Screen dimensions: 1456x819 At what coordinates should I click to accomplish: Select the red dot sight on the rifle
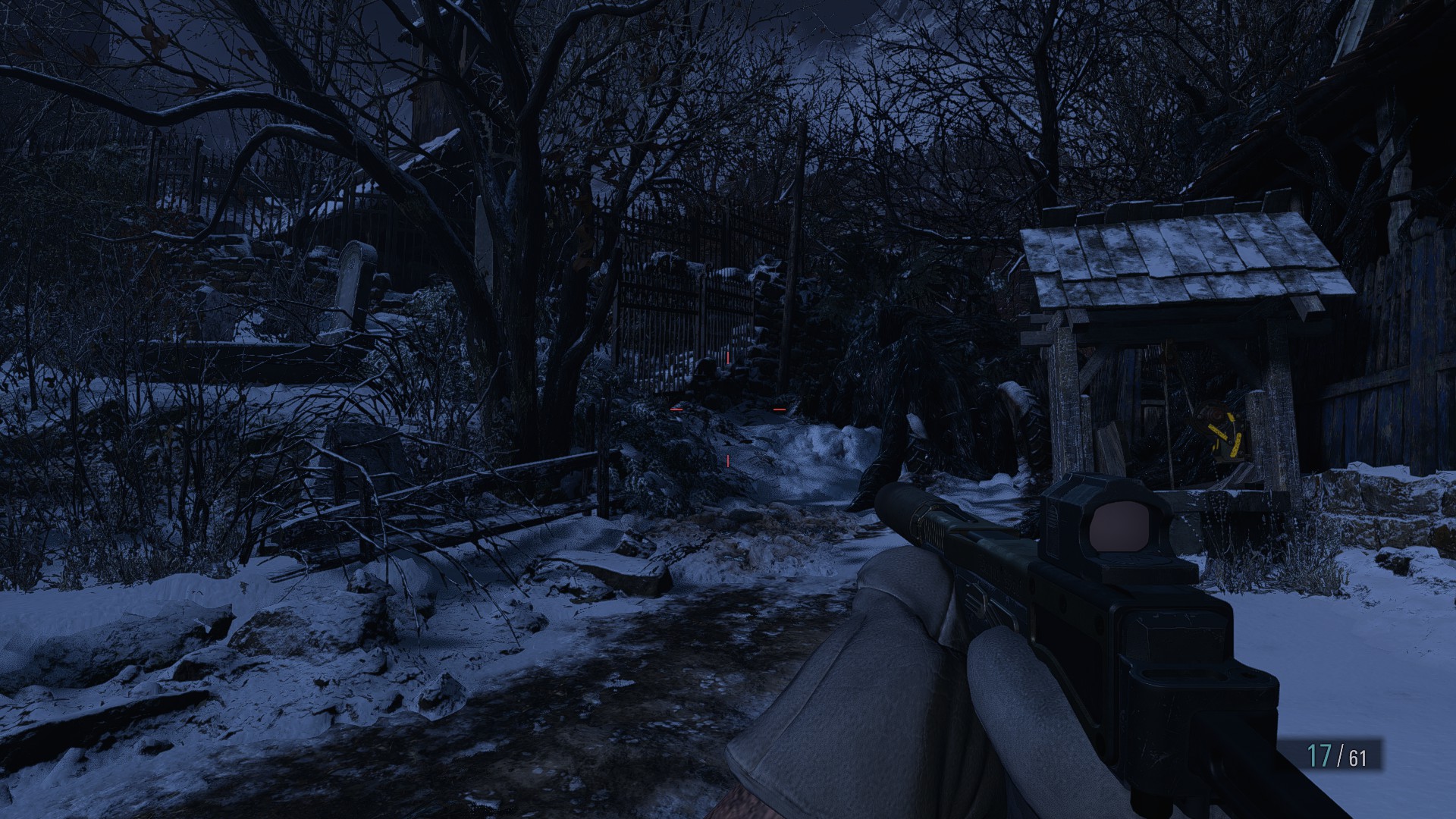[x=1121, y=527]
